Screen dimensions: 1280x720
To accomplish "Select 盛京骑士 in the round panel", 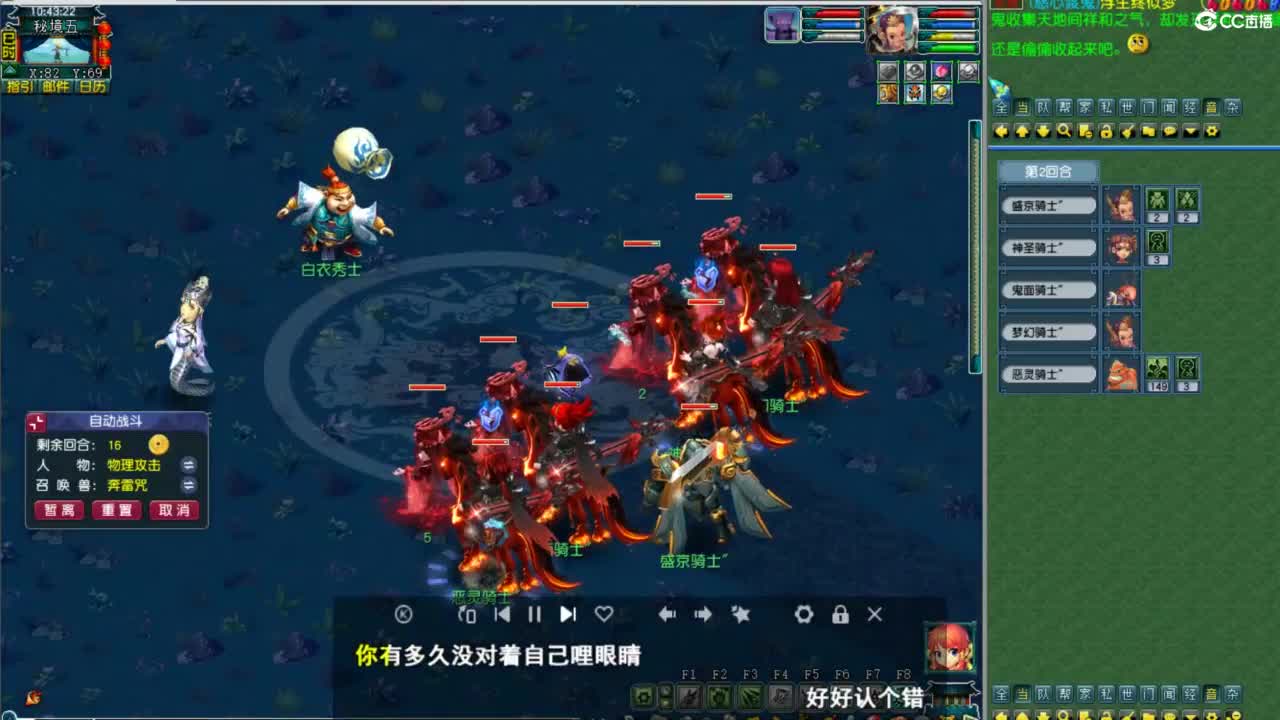I will pos(1046,204).
